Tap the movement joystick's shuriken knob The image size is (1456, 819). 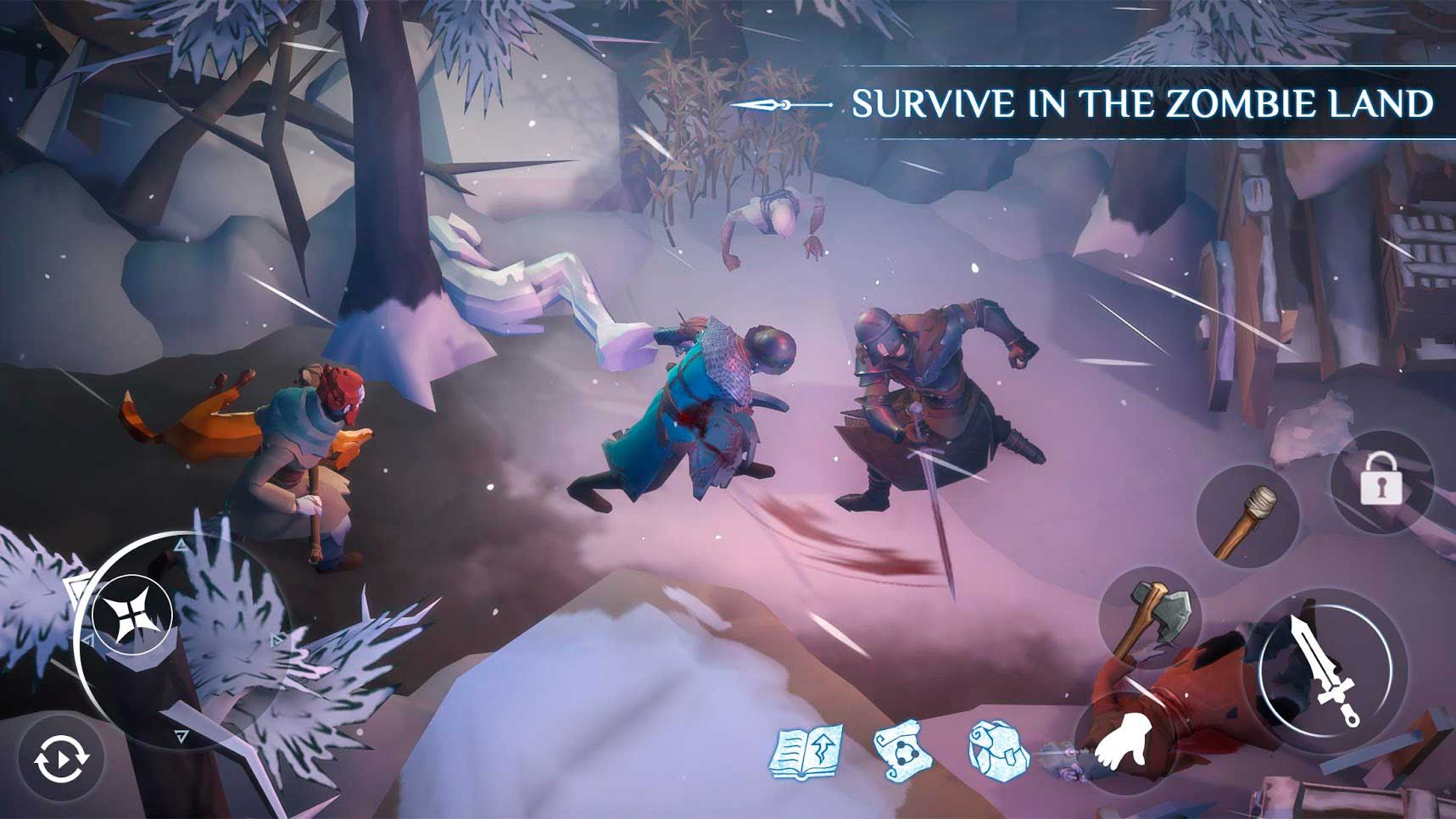pos(132,615)
